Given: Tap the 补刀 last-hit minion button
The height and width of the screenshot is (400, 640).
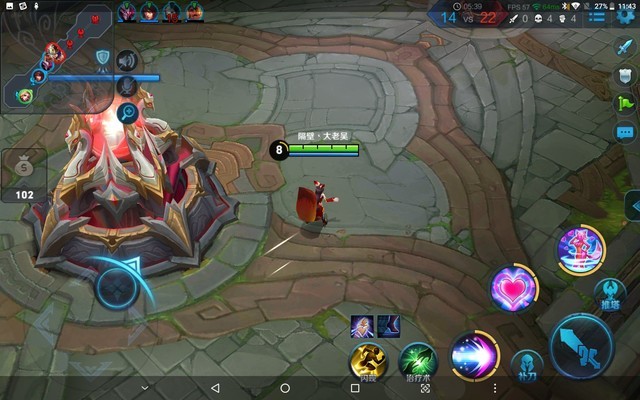Looking at the screenshot, I should tap(527, 366).
